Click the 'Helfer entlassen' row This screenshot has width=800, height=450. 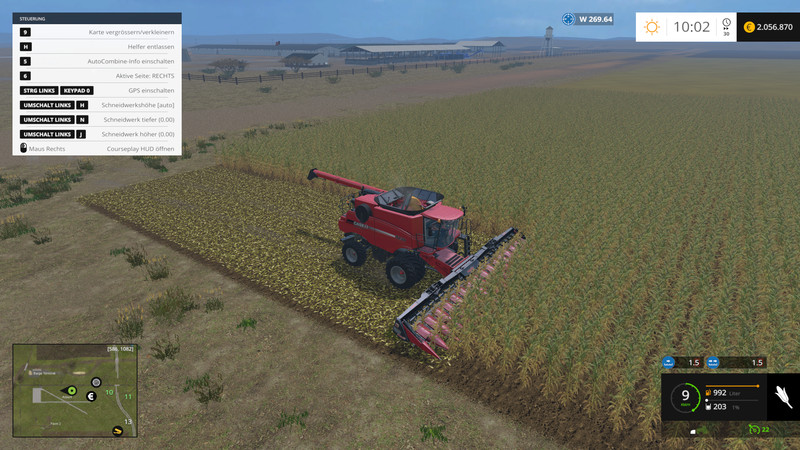pyautogui.click(x=97, y=47)
